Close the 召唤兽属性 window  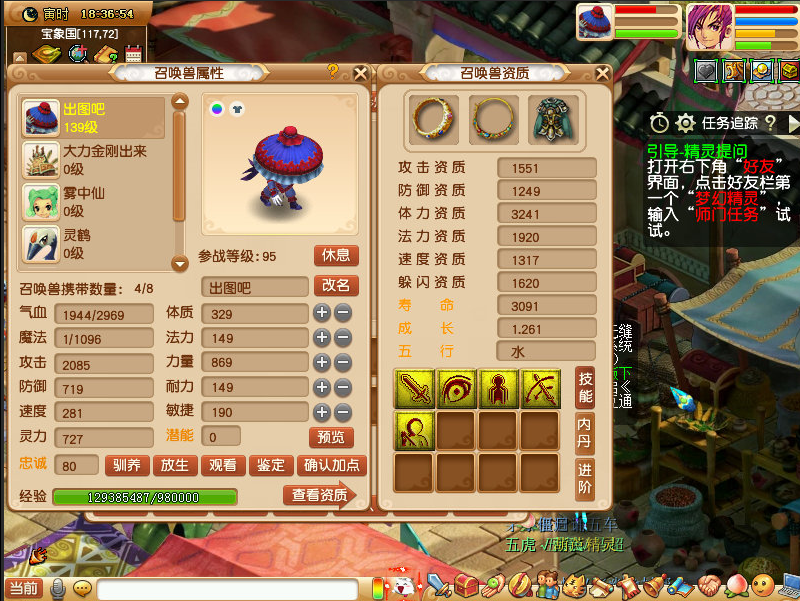pos(361,73)
